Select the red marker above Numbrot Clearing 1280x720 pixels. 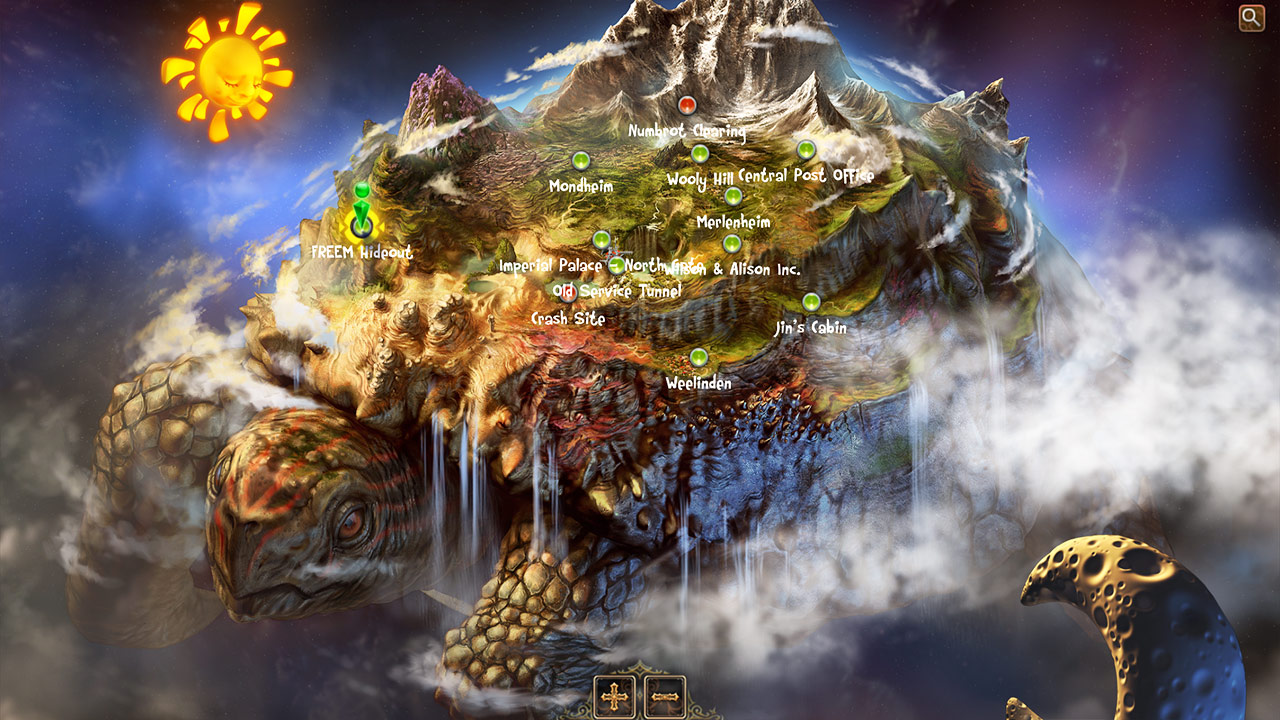pos(686,103)
